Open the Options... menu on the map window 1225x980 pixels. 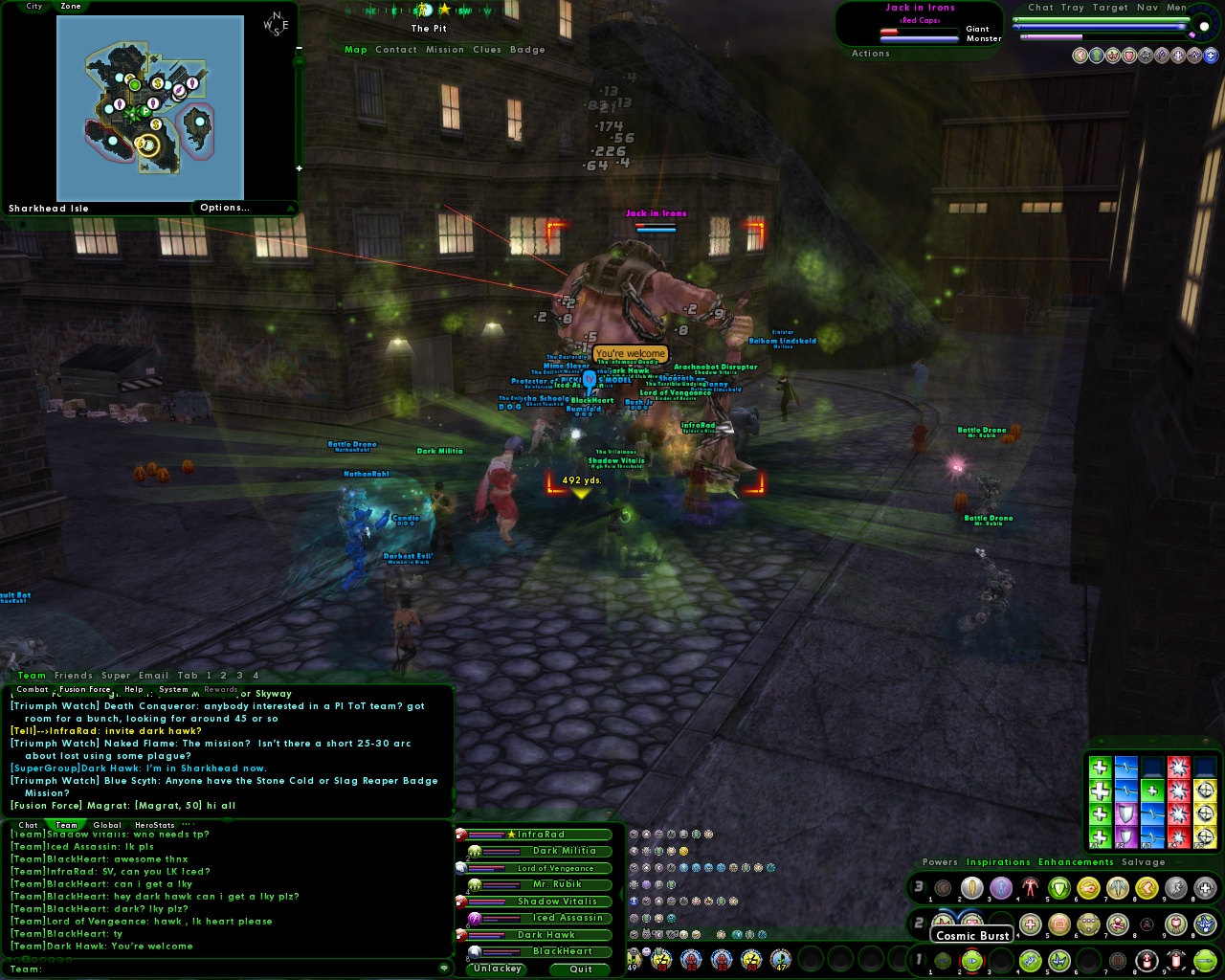(x=224, y=208)
